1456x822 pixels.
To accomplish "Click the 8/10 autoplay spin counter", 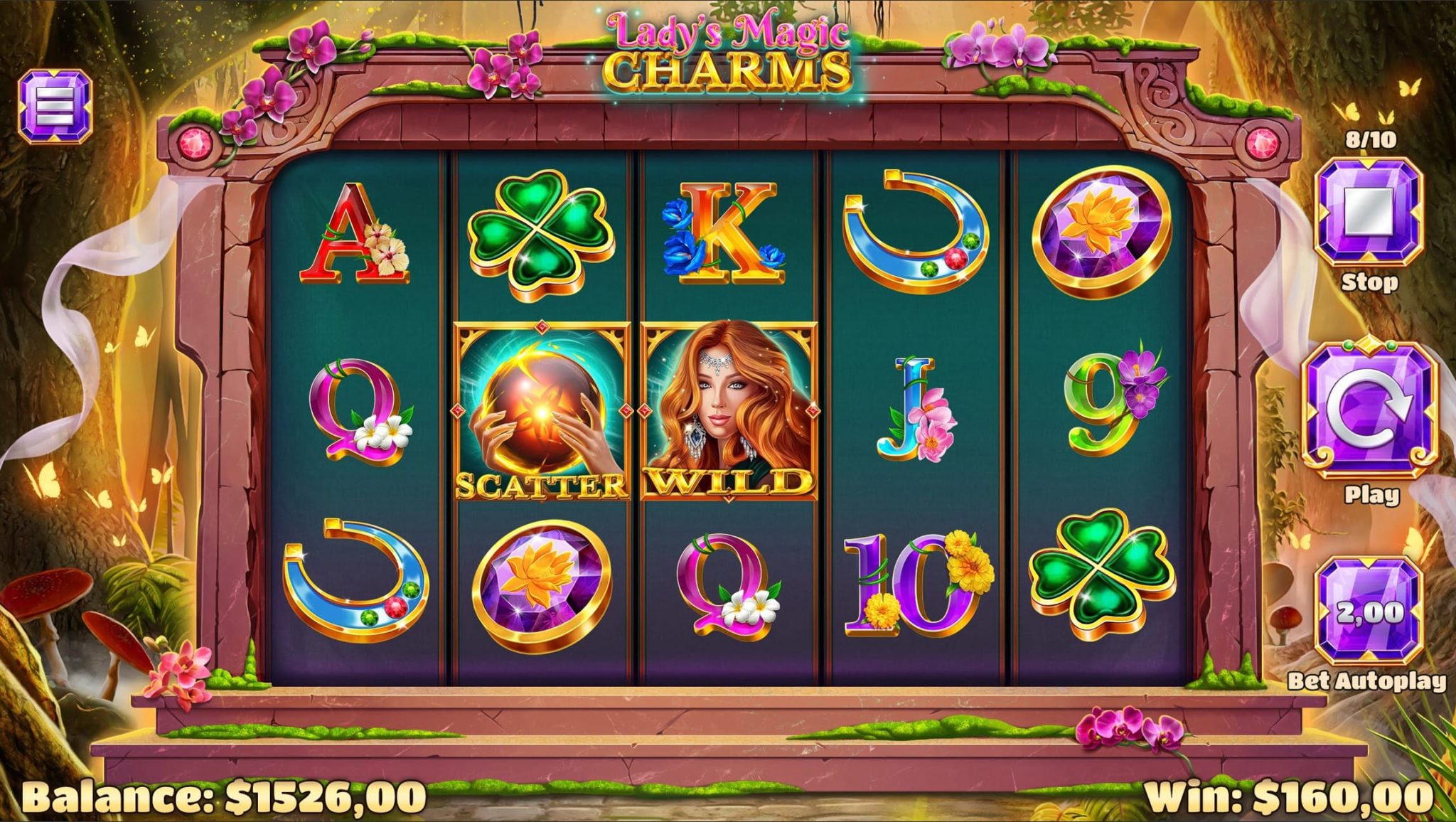I will click(x=1371, y=139).
